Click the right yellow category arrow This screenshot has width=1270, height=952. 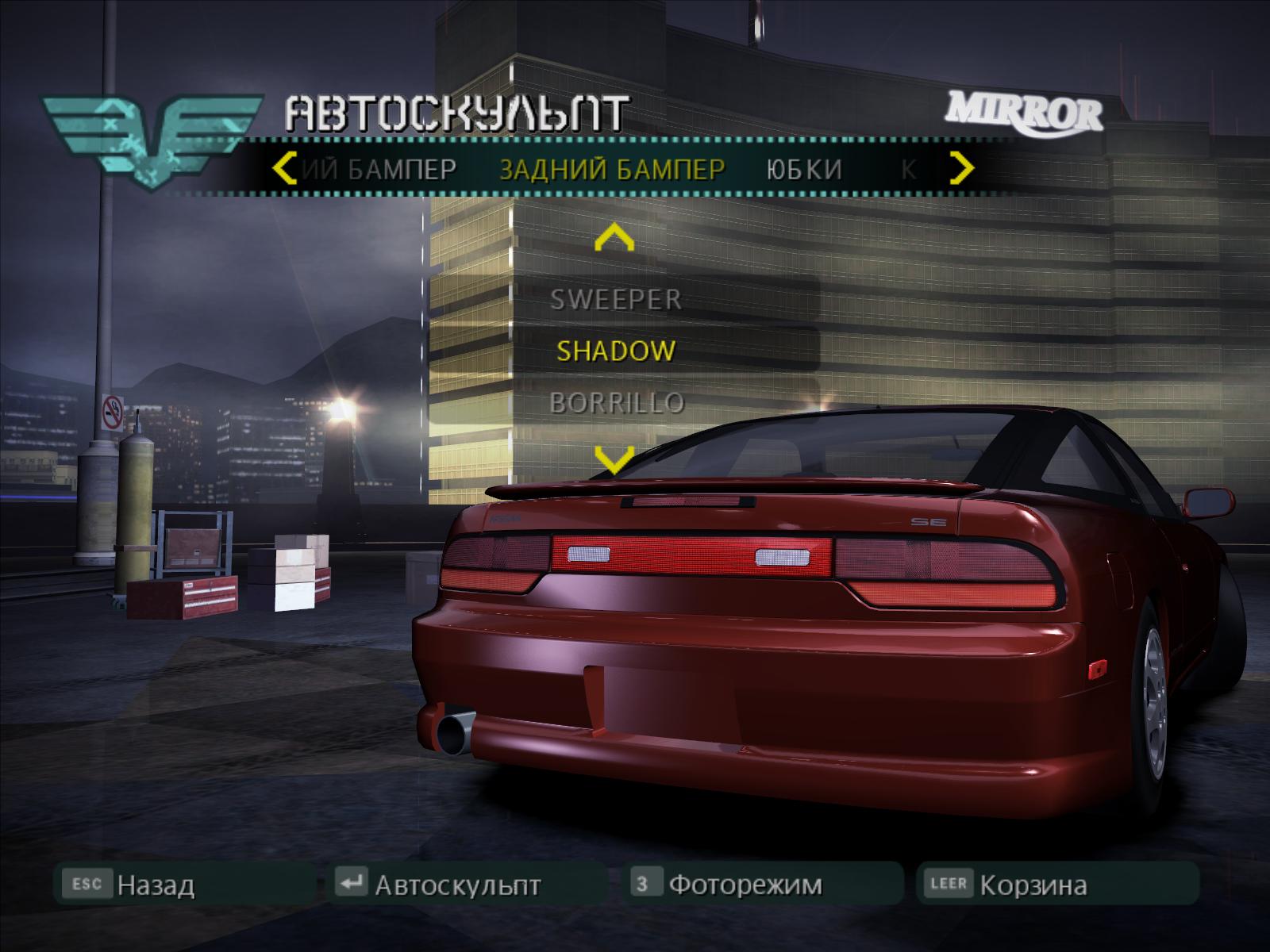click(961, 168)
